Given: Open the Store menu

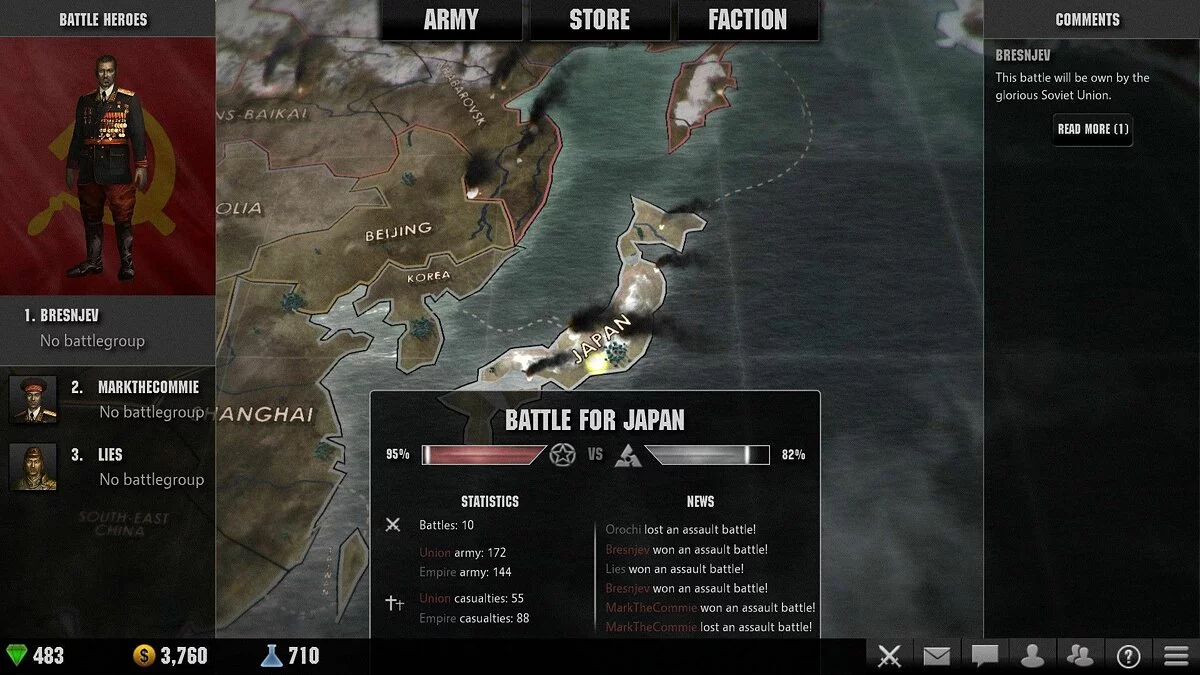Looking at the screenshot, I should 600,20.
